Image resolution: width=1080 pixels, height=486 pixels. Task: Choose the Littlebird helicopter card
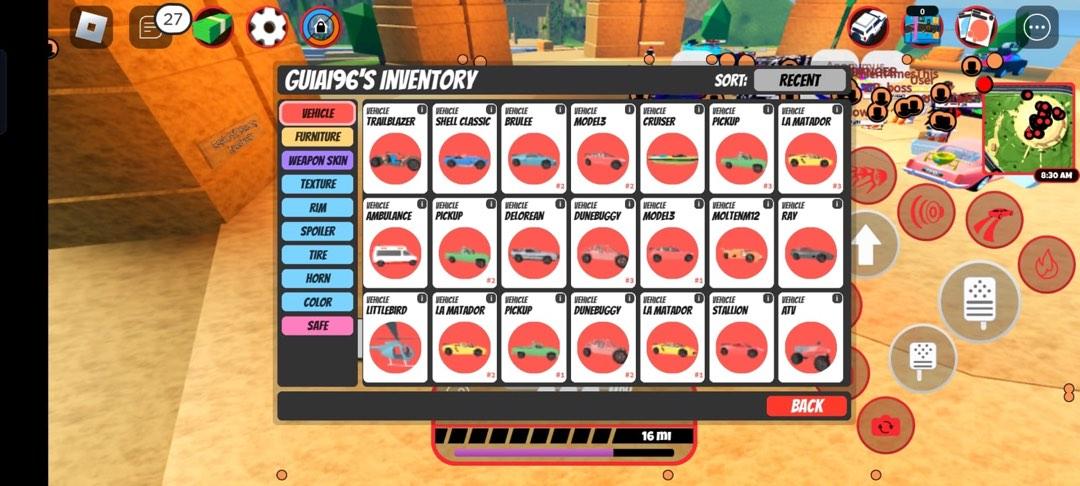[x=394, y=338]
